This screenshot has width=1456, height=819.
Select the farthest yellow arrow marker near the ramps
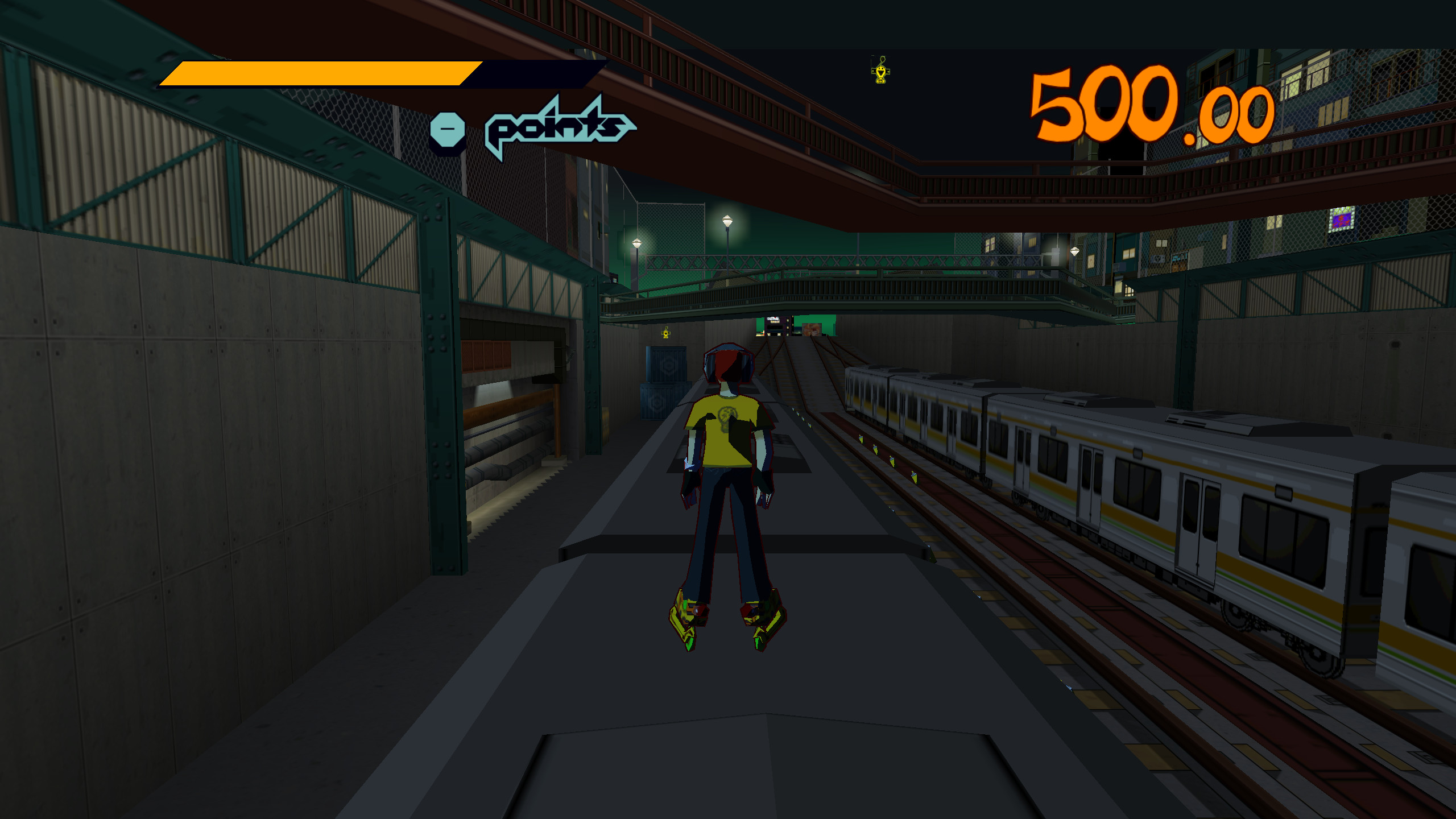tap(793, 409)
